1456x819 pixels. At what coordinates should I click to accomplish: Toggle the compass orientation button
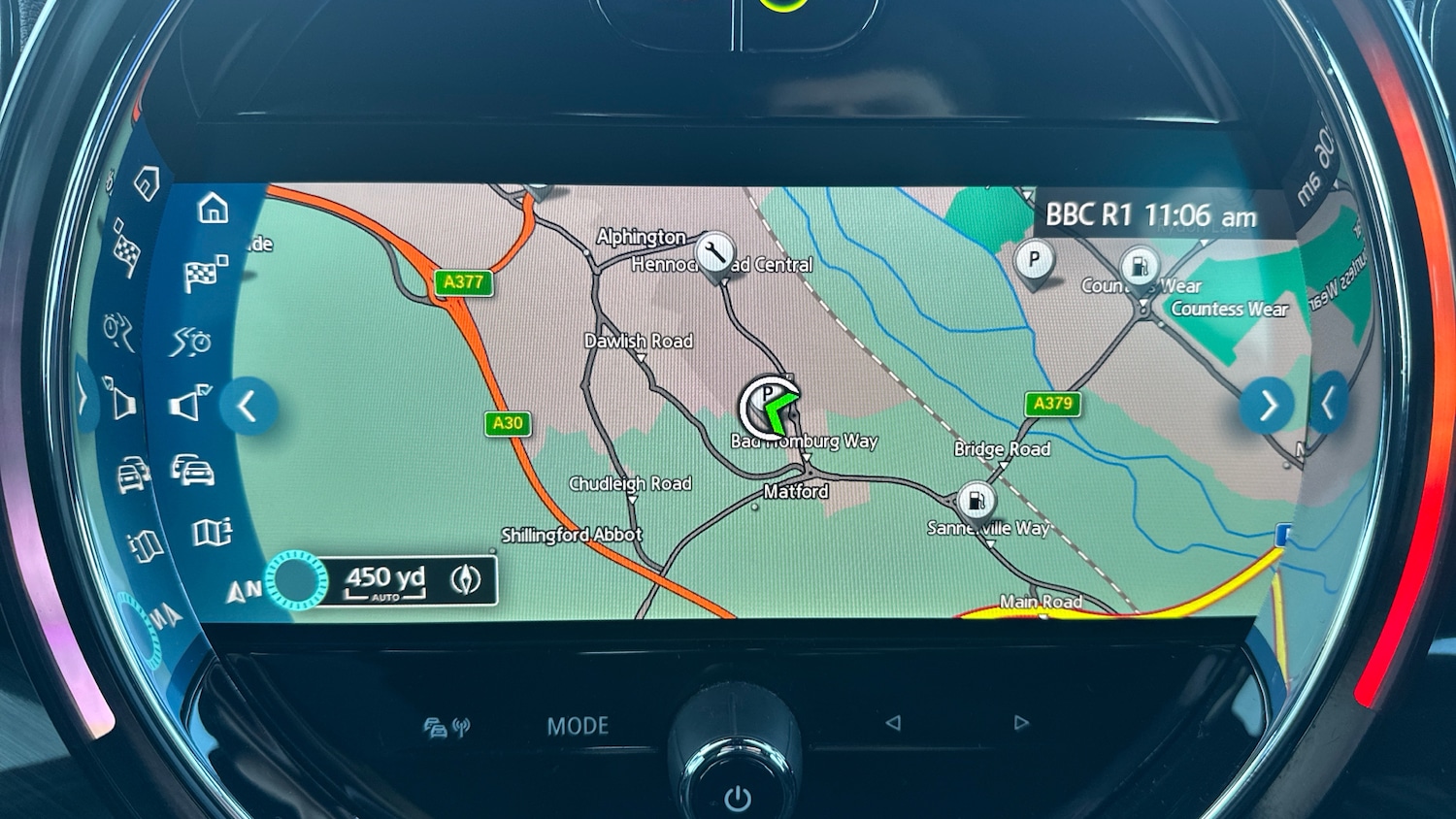click(466, 580)
